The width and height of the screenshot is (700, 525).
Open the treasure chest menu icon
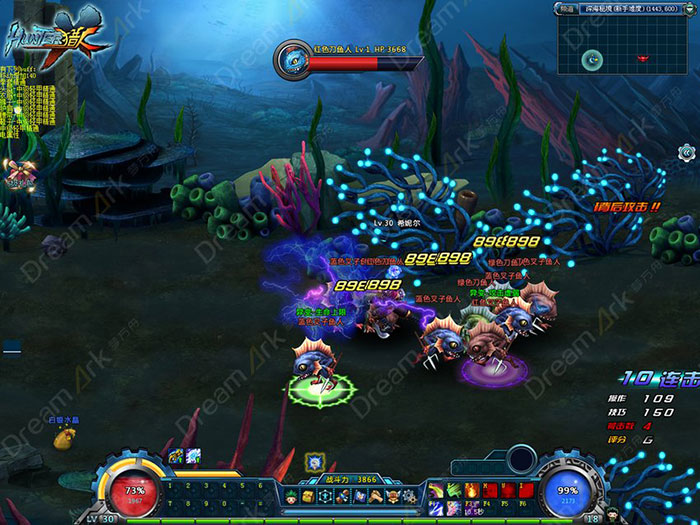306,496
